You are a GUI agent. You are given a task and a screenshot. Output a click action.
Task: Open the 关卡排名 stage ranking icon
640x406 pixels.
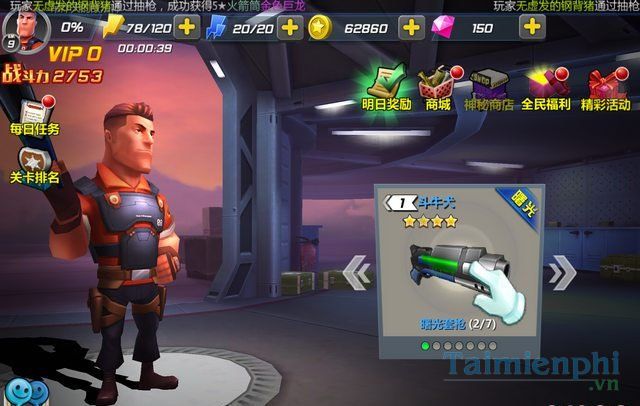[35, 164]
